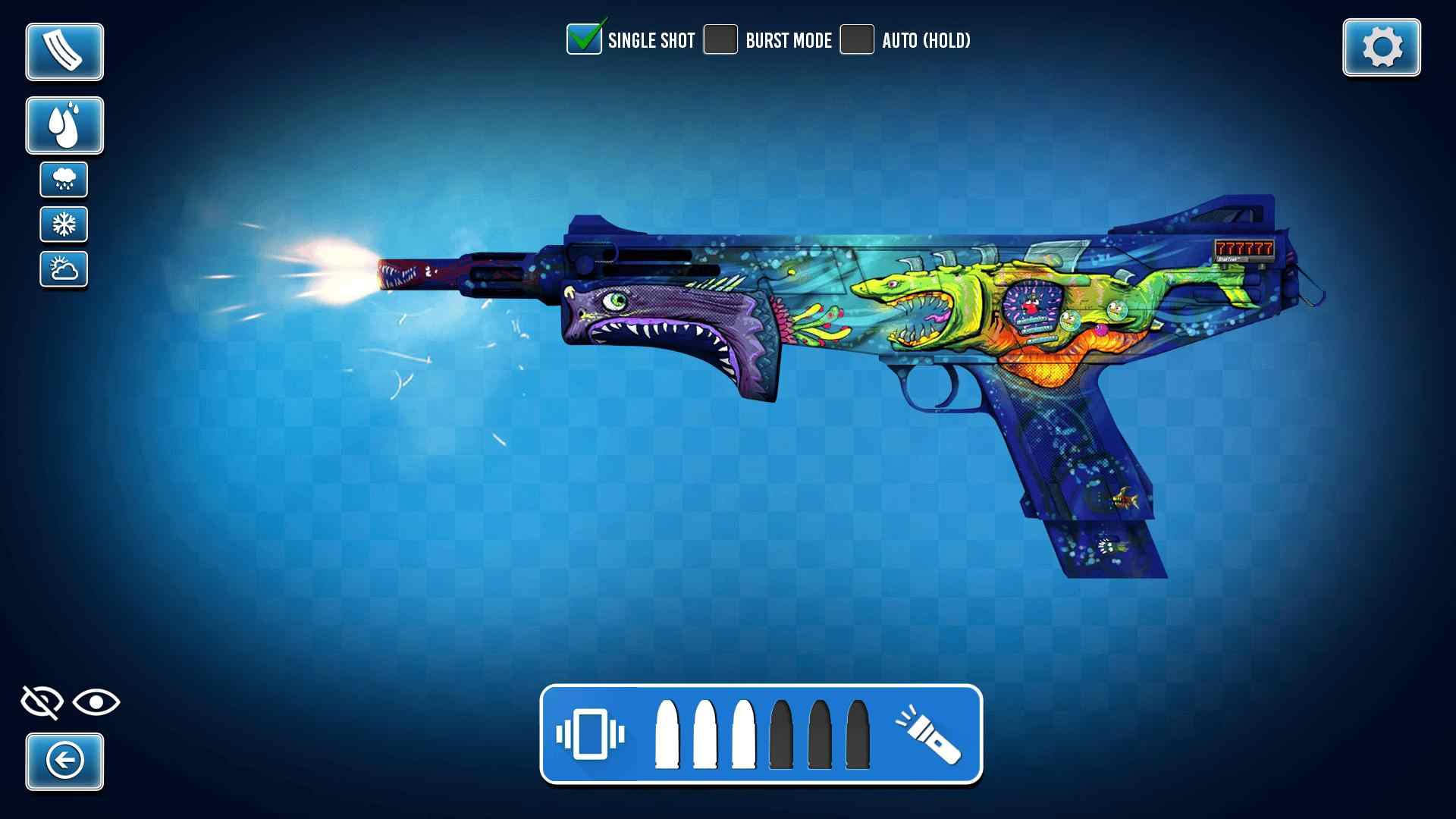This screenshot has width=1456, height=819.
Task: Show the interface with open-eye icon
Action: (x=96, y=702)
